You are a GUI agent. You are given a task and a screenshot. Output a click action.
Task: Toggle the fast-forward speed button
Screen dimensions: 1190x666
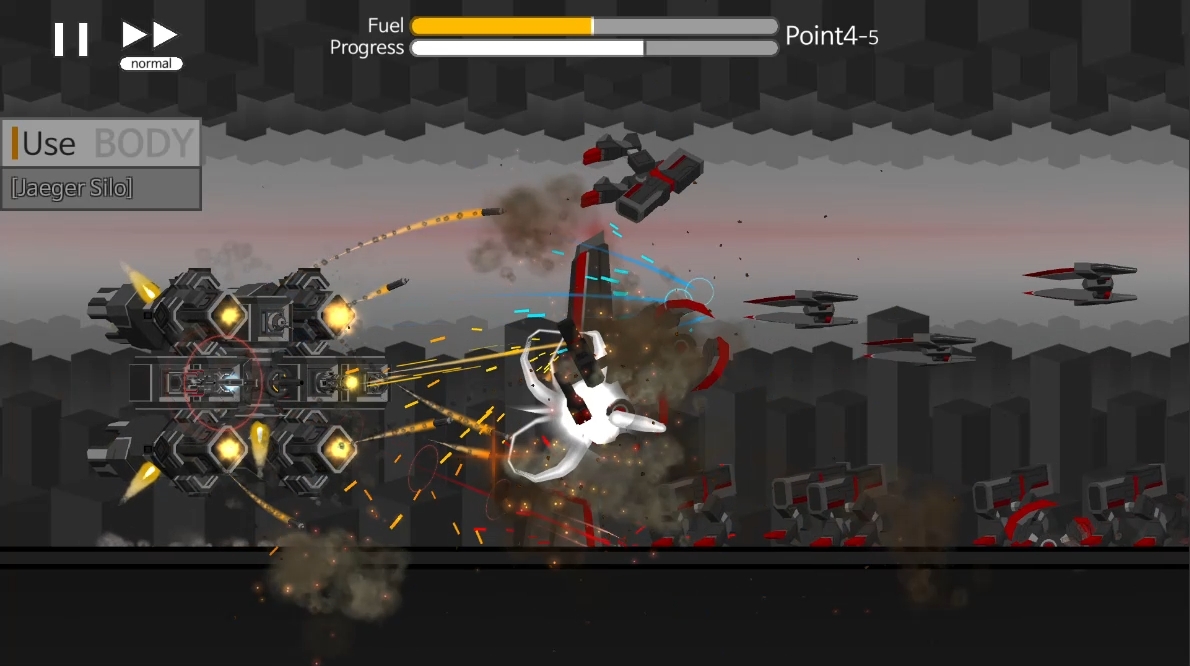coord(150,40)
